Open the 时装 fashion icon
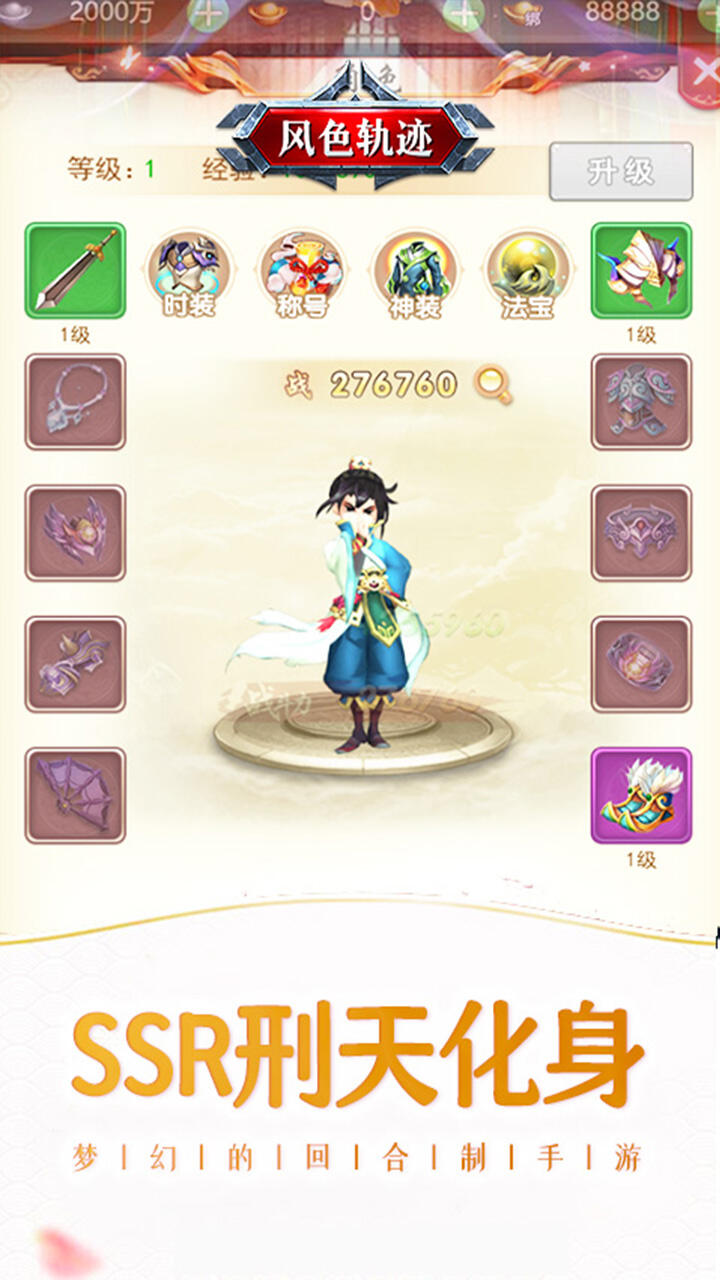 [189, 271]
